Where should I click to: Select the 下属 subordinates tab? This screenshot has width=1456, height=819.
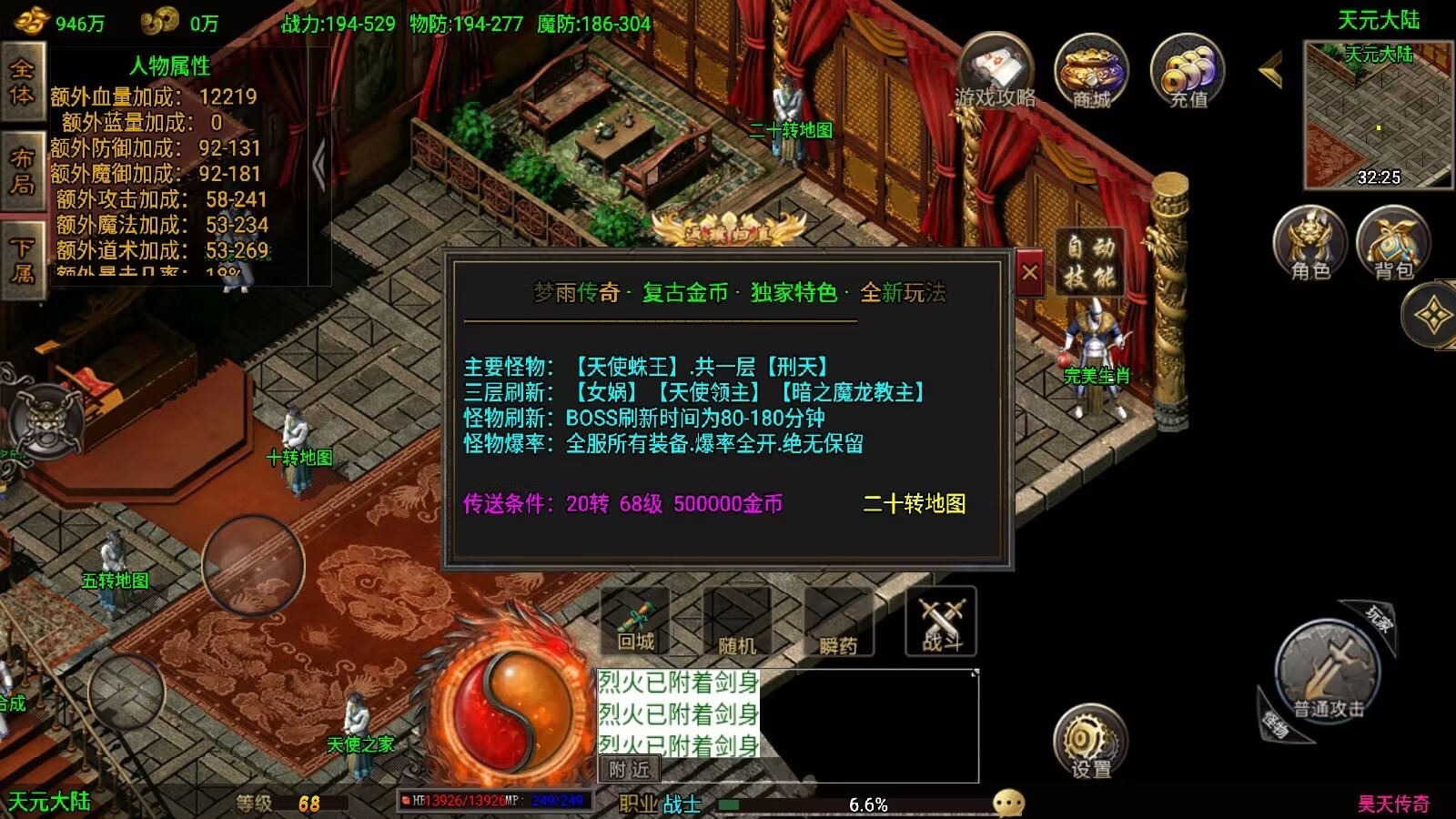click(x=22, y=260)
